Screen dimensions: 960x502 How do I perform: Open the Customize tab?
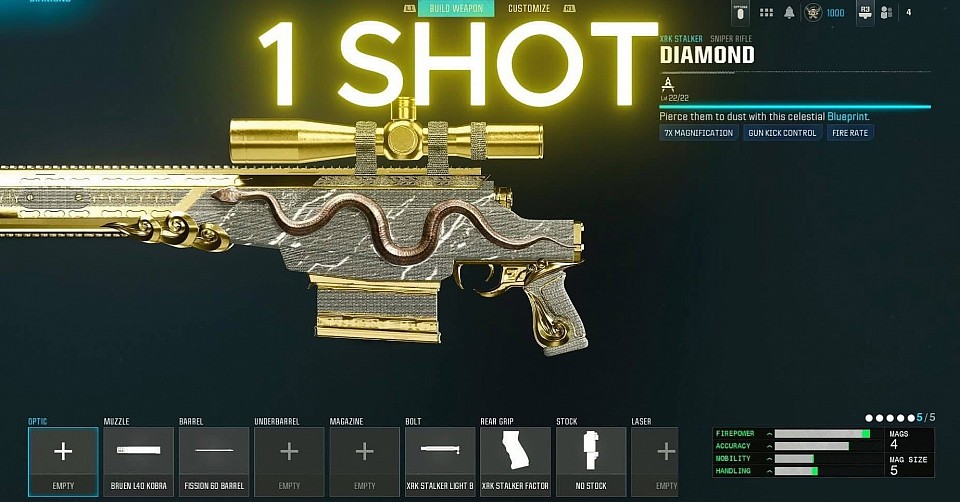point(529,9)
